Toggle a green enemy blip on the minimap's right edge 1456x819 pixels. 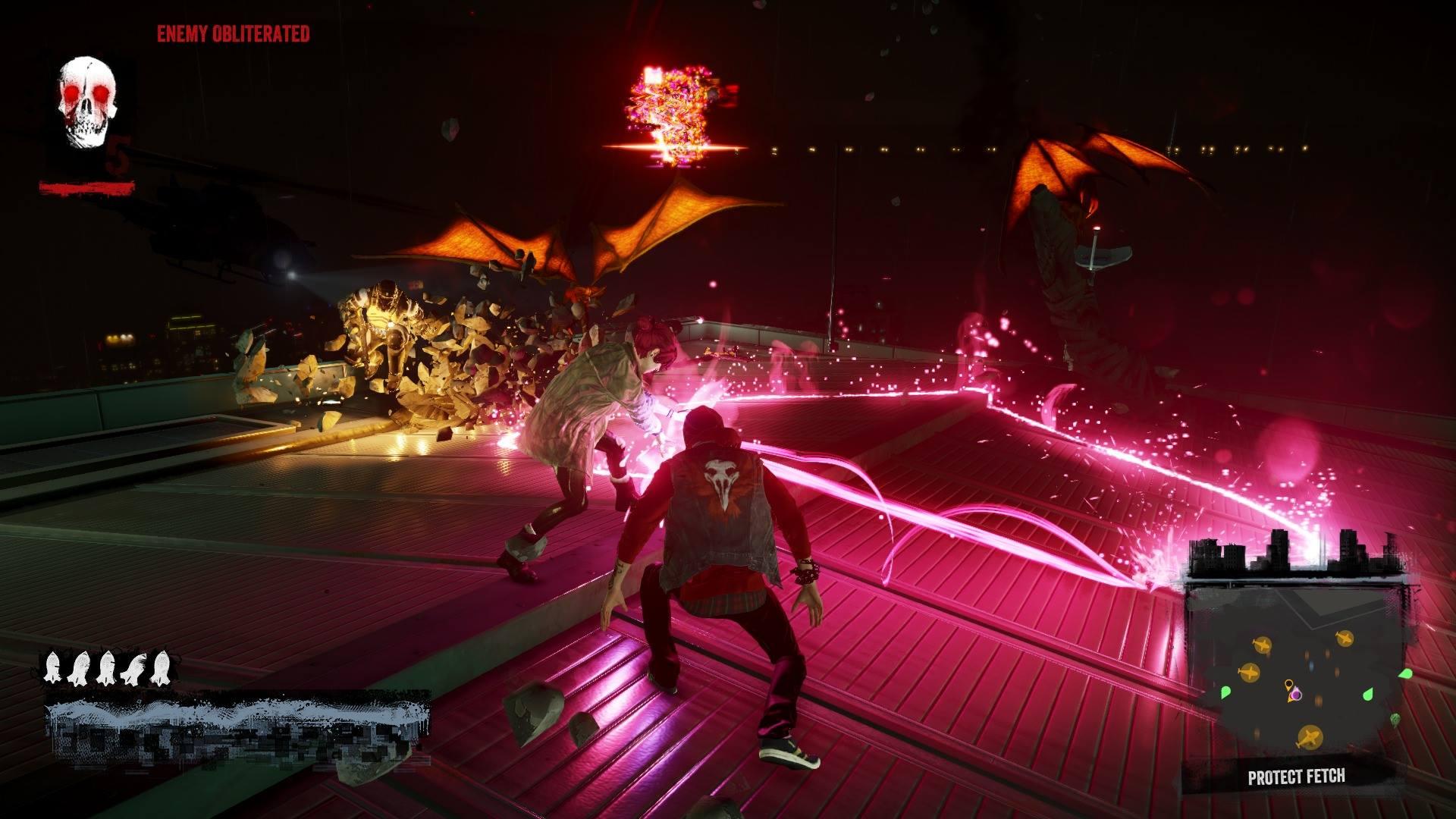pos(1407,673)
